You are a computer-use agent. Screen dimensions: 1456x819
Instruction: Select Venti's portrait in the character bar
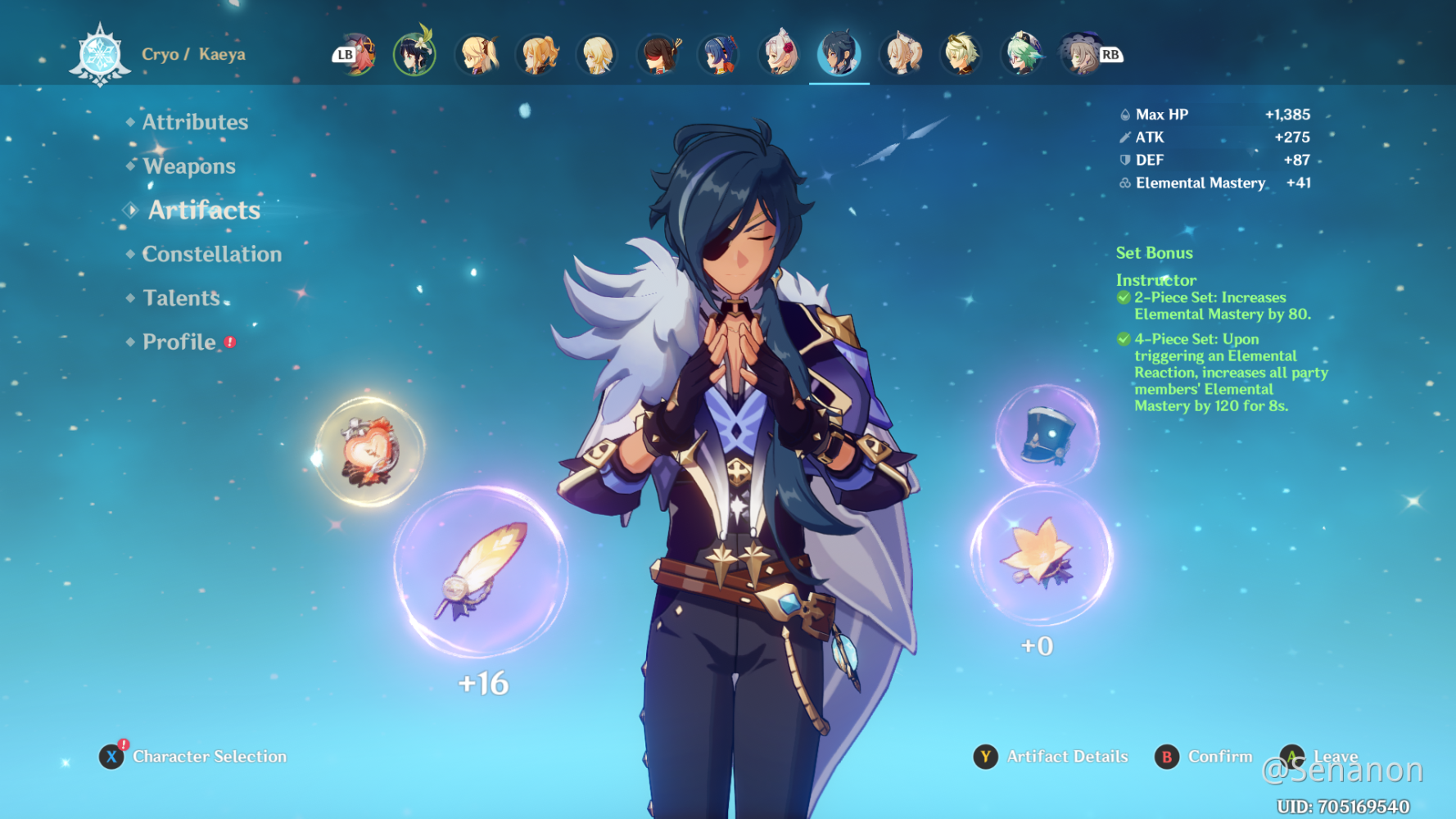tap(414, 53)
